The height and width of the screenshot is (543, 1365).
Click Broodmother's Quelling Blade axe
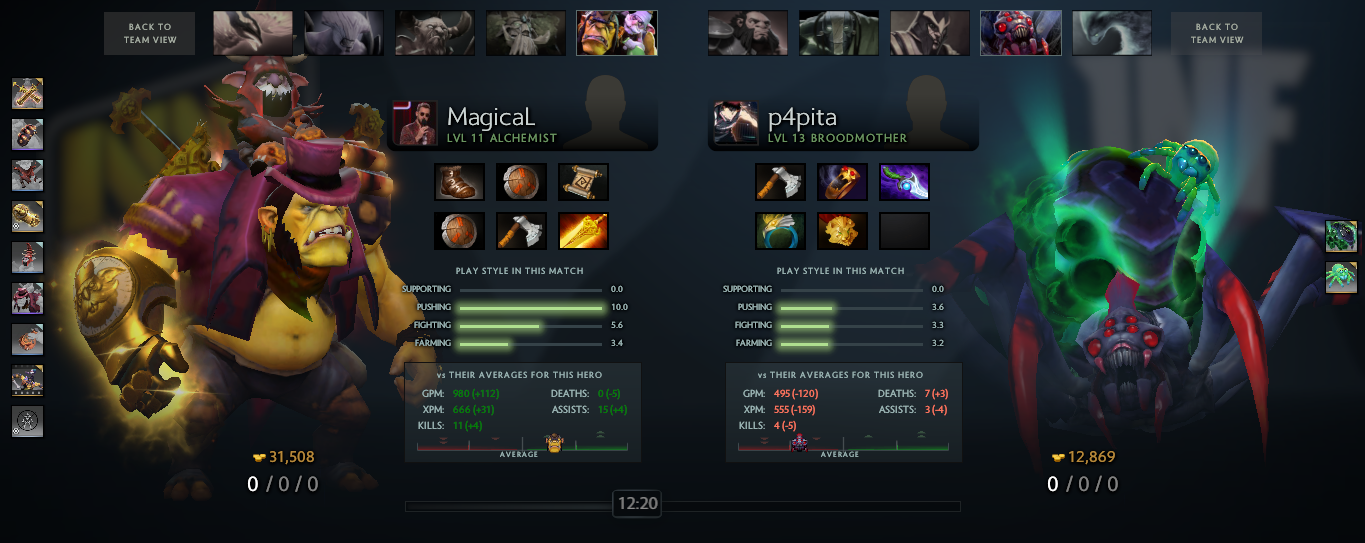click(x=780, y=182)
